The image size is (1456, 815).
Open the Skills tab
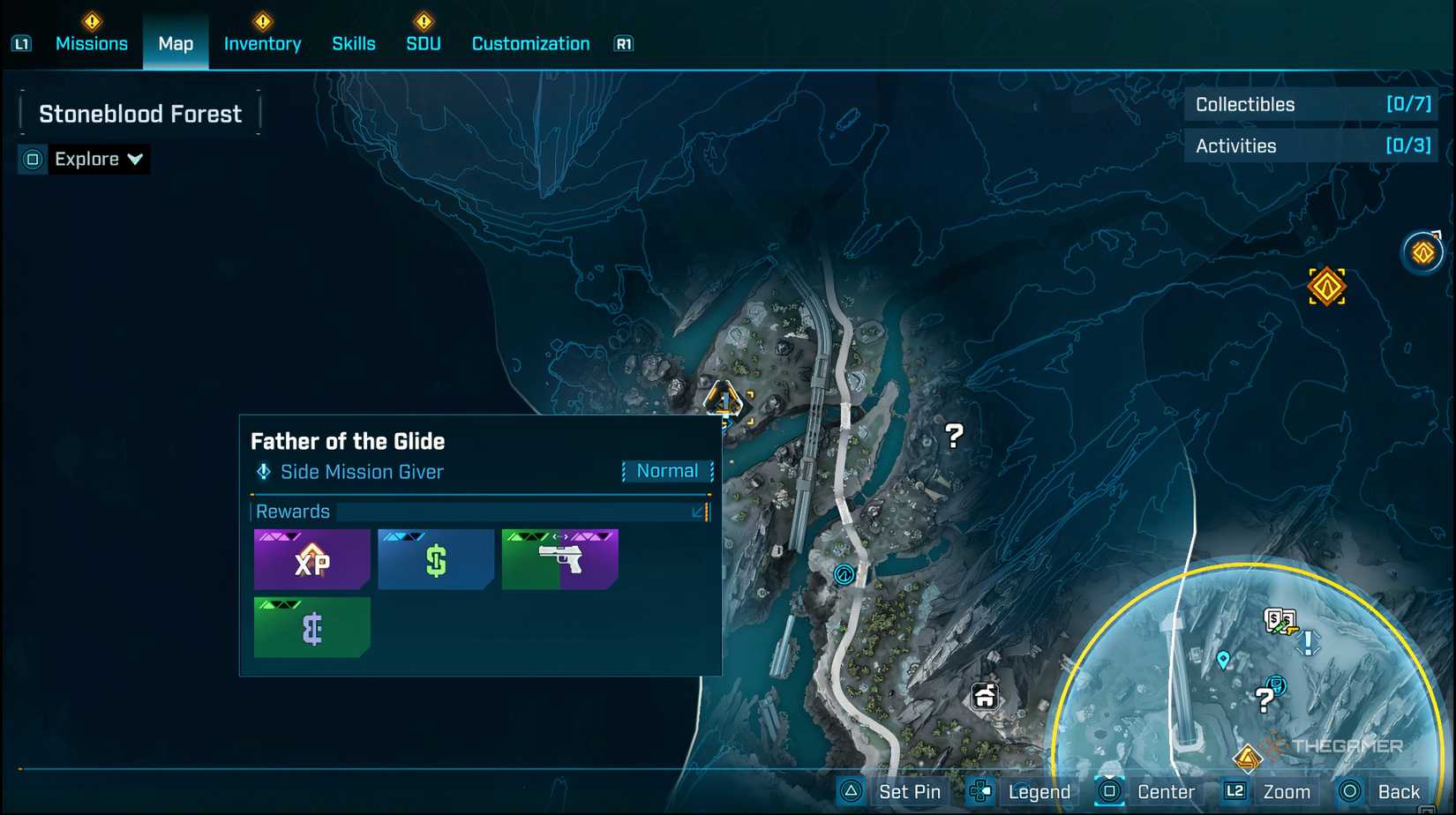[x=353, y=42]
